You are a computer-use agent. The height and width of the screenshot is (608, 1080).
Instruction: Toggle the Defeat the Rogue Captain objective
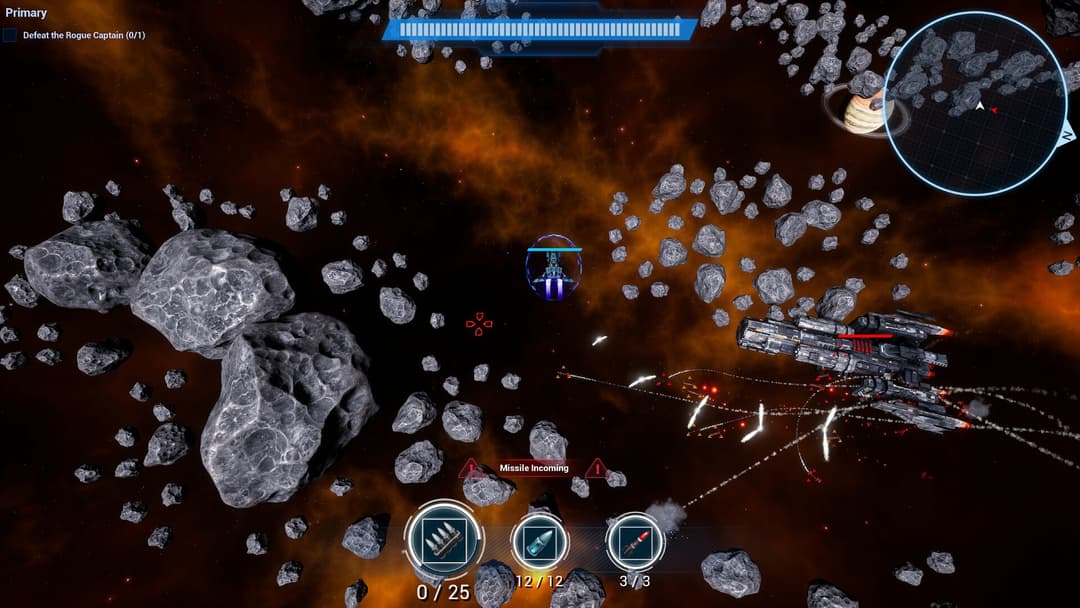11,35
